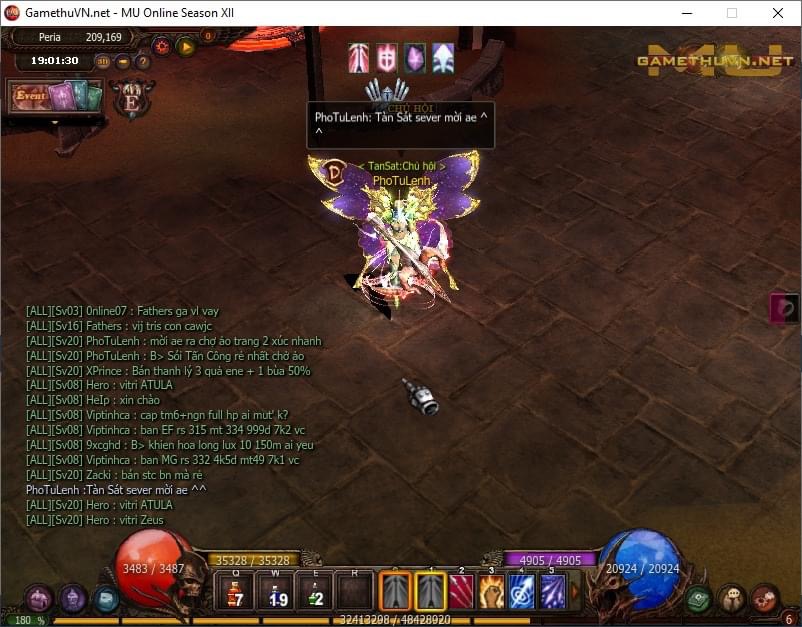Close the game window

point(778,13)
